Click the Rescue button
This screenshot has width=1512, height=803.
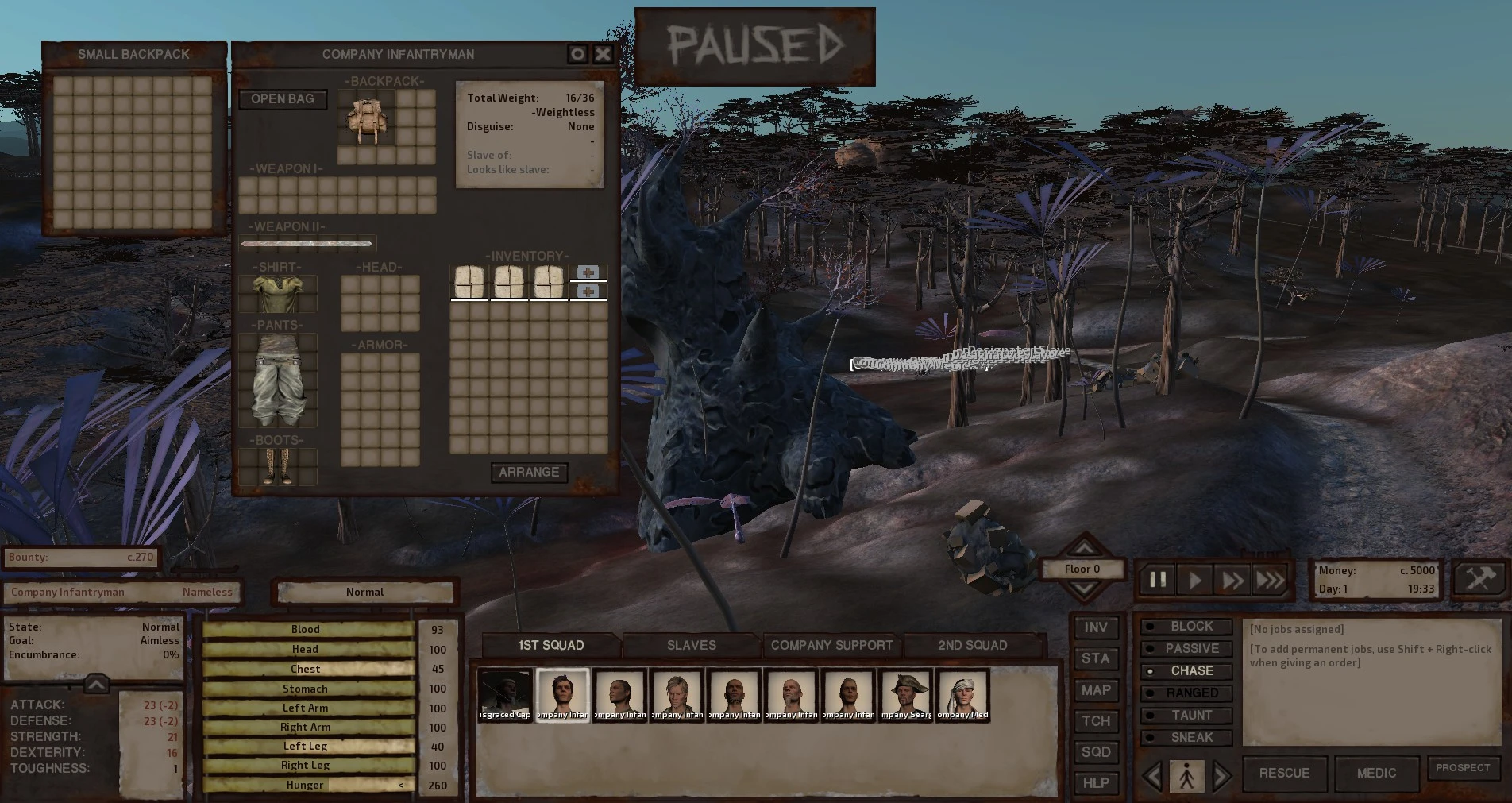(1284, 774)
